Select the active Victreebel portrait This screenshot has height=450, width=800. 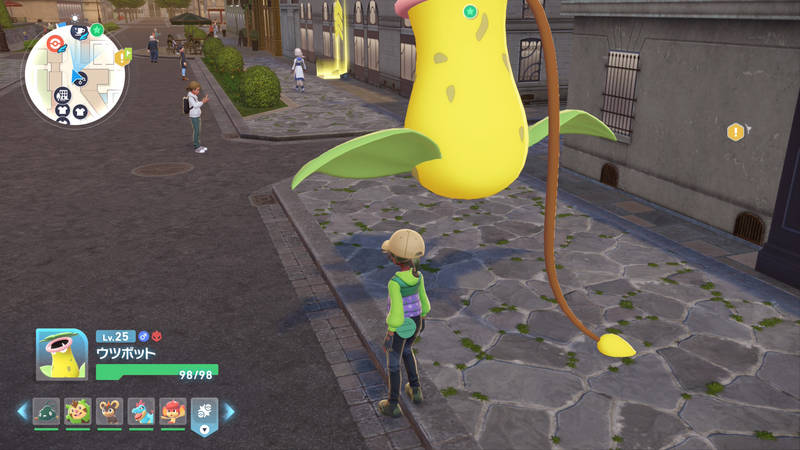(x=61, y=354)
